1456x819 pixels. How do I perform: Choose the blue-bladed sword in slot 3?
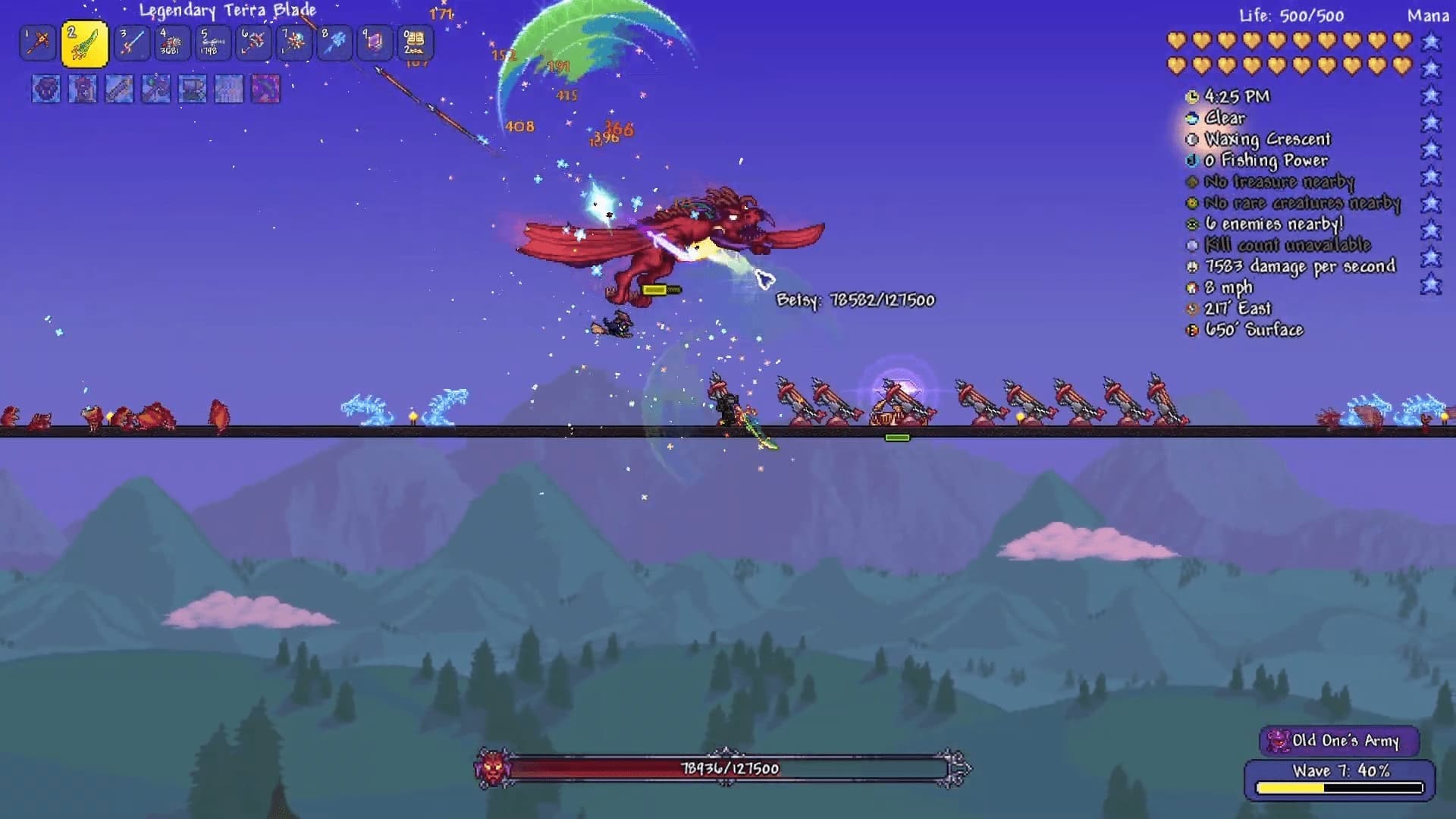click(131, 42)
